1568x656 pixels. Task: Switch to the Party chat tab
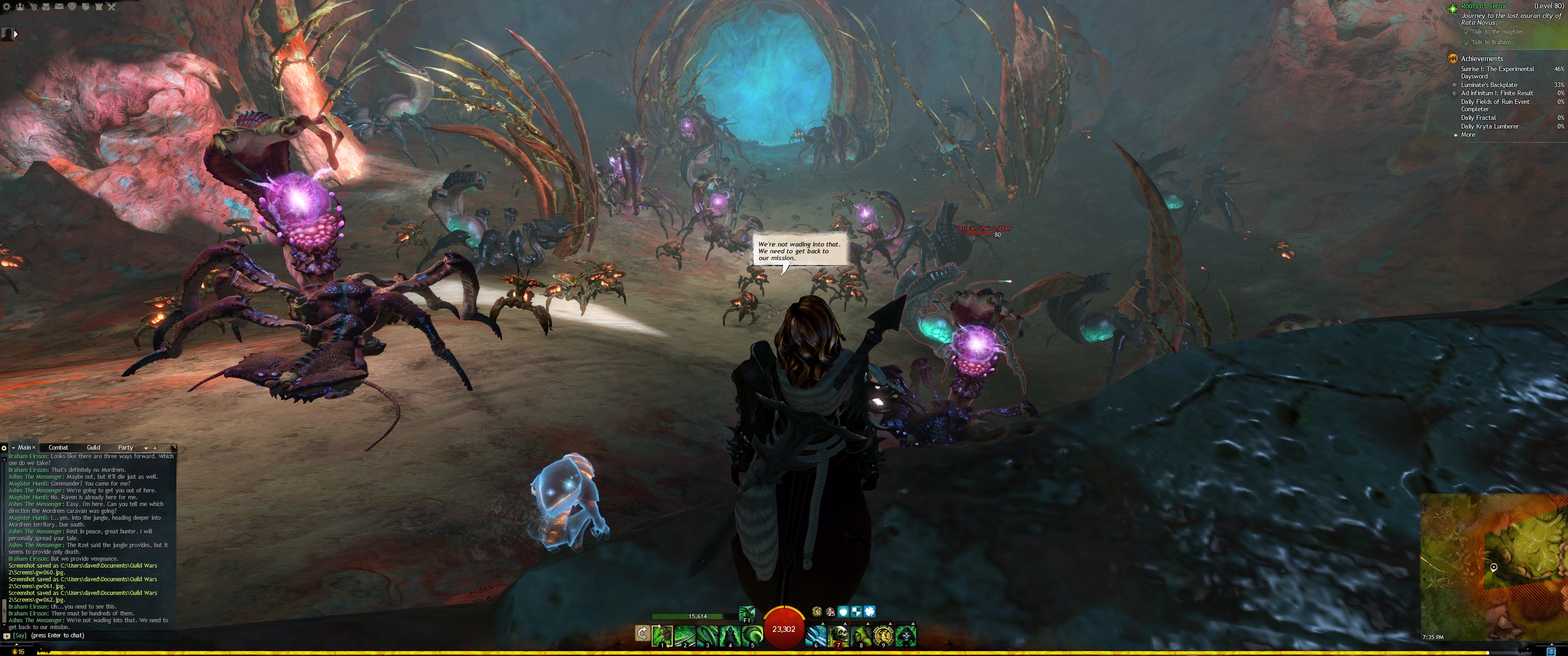pyautogui.click(x=125, y=447)
